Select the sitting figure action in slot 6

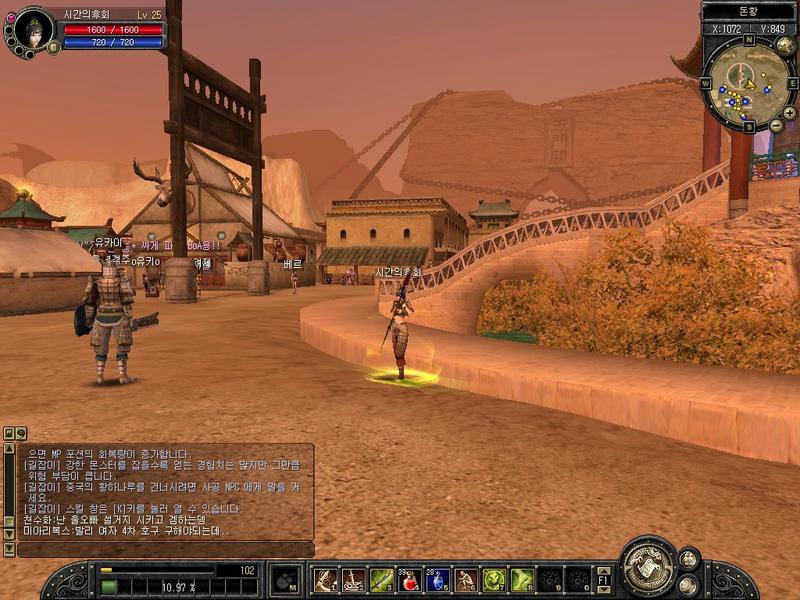466,579
